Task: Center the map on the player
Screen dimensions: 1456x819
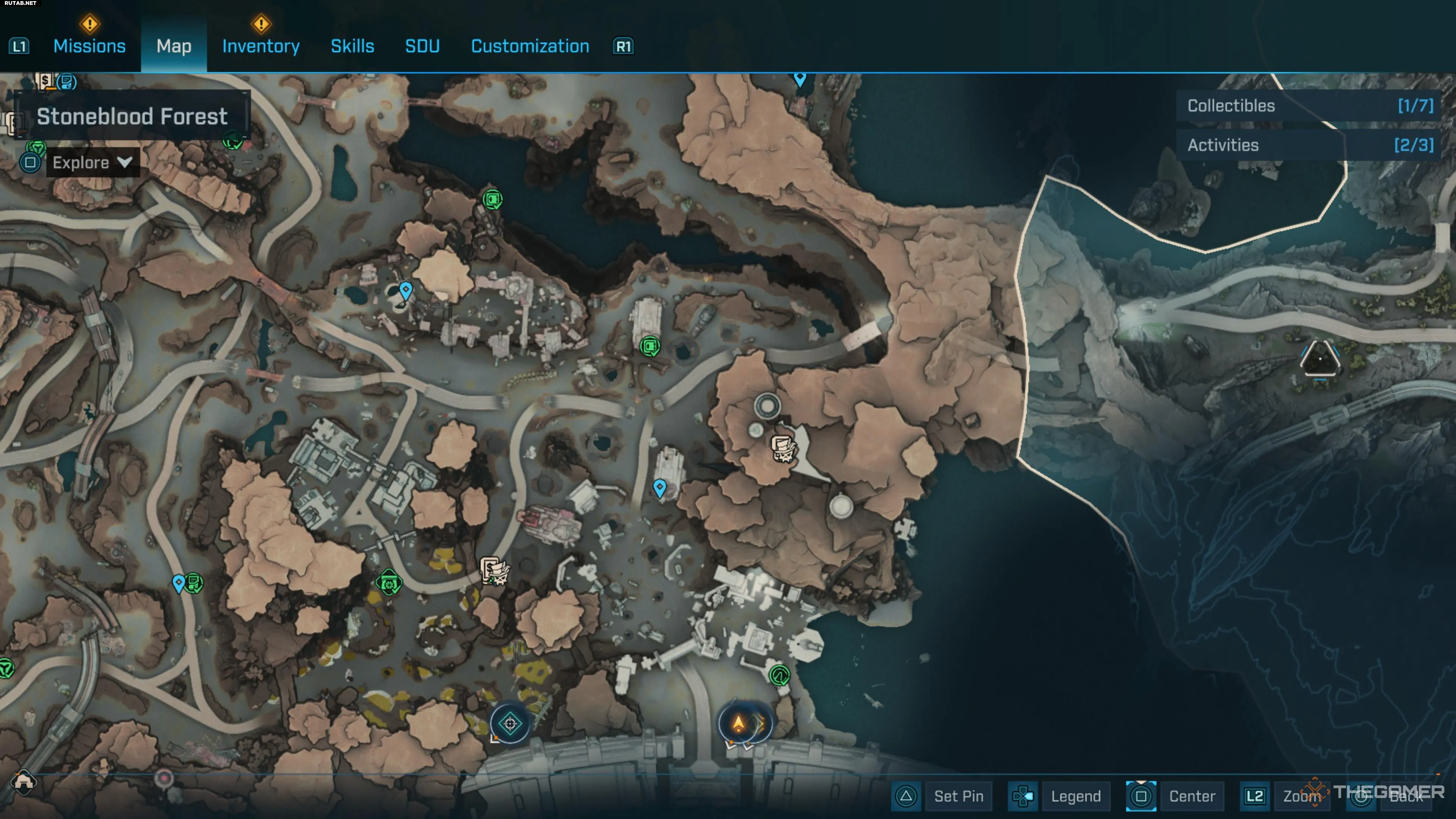Action: point(1191,796)
